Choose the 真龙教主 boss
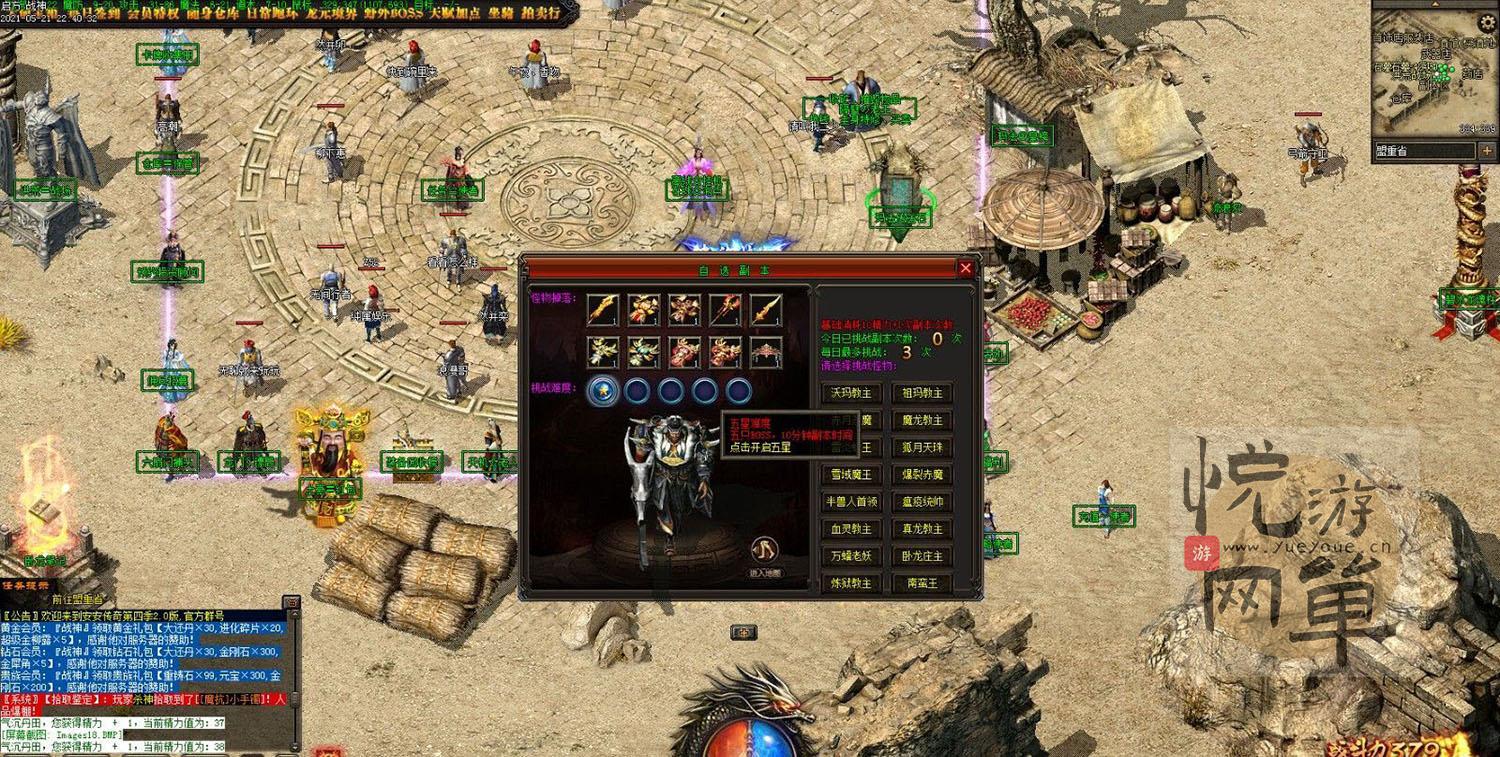The height and width of the screenshot is (757, 1500). (x=922, y=529)
